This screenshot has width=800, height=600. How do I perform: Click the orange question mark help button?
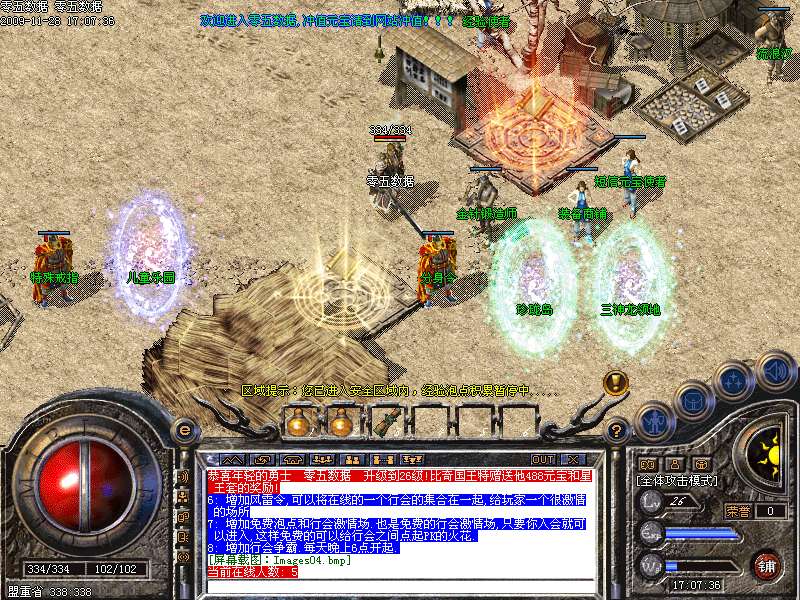(x=617, y=431)
